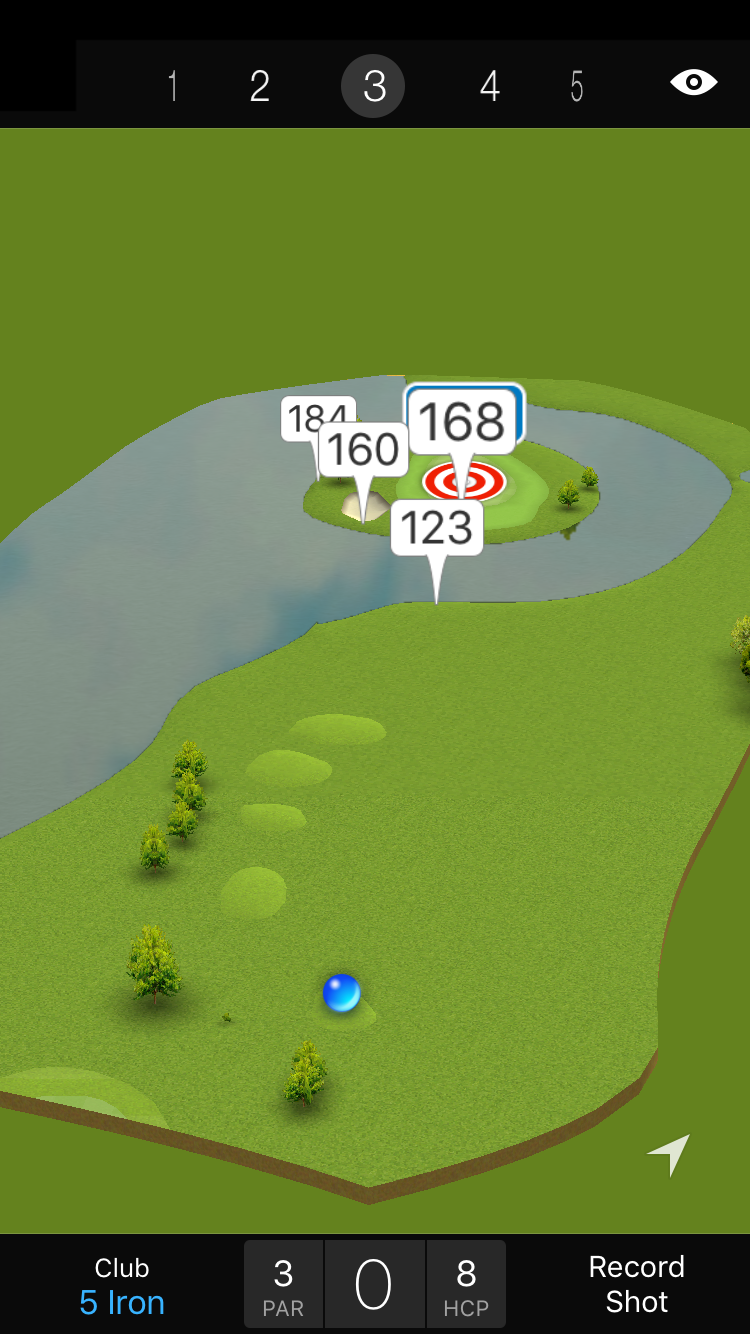Image resolution: width=750 pixels, height=1334 pixels.
Task: Switch to hole 2
Action: click(260, 87)
